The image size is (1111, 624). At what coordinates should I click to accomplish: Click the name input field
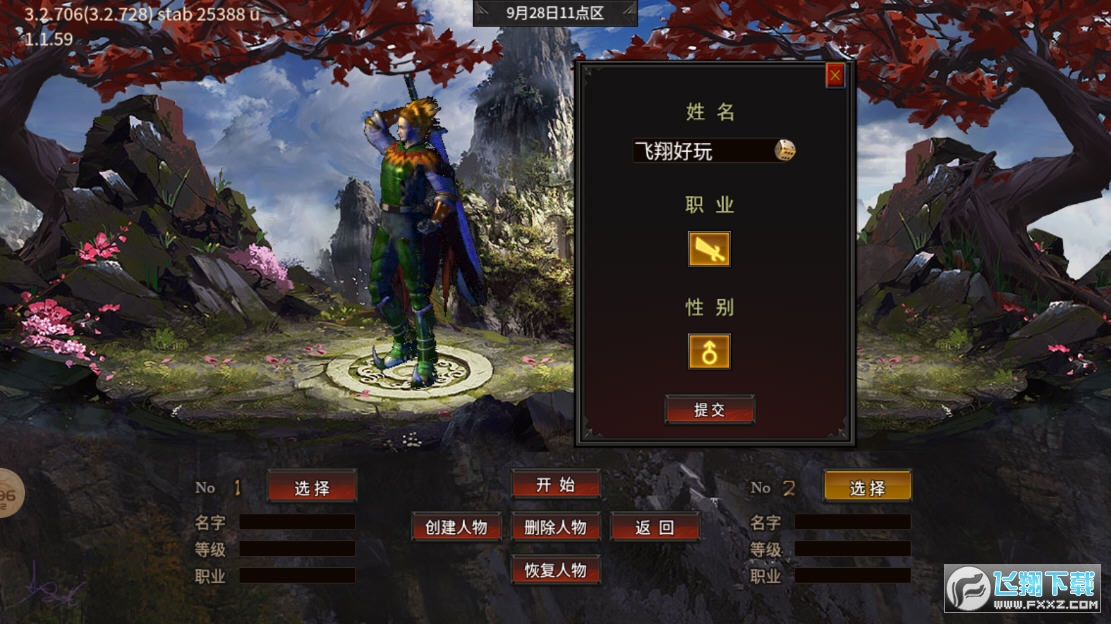point(702,151)
